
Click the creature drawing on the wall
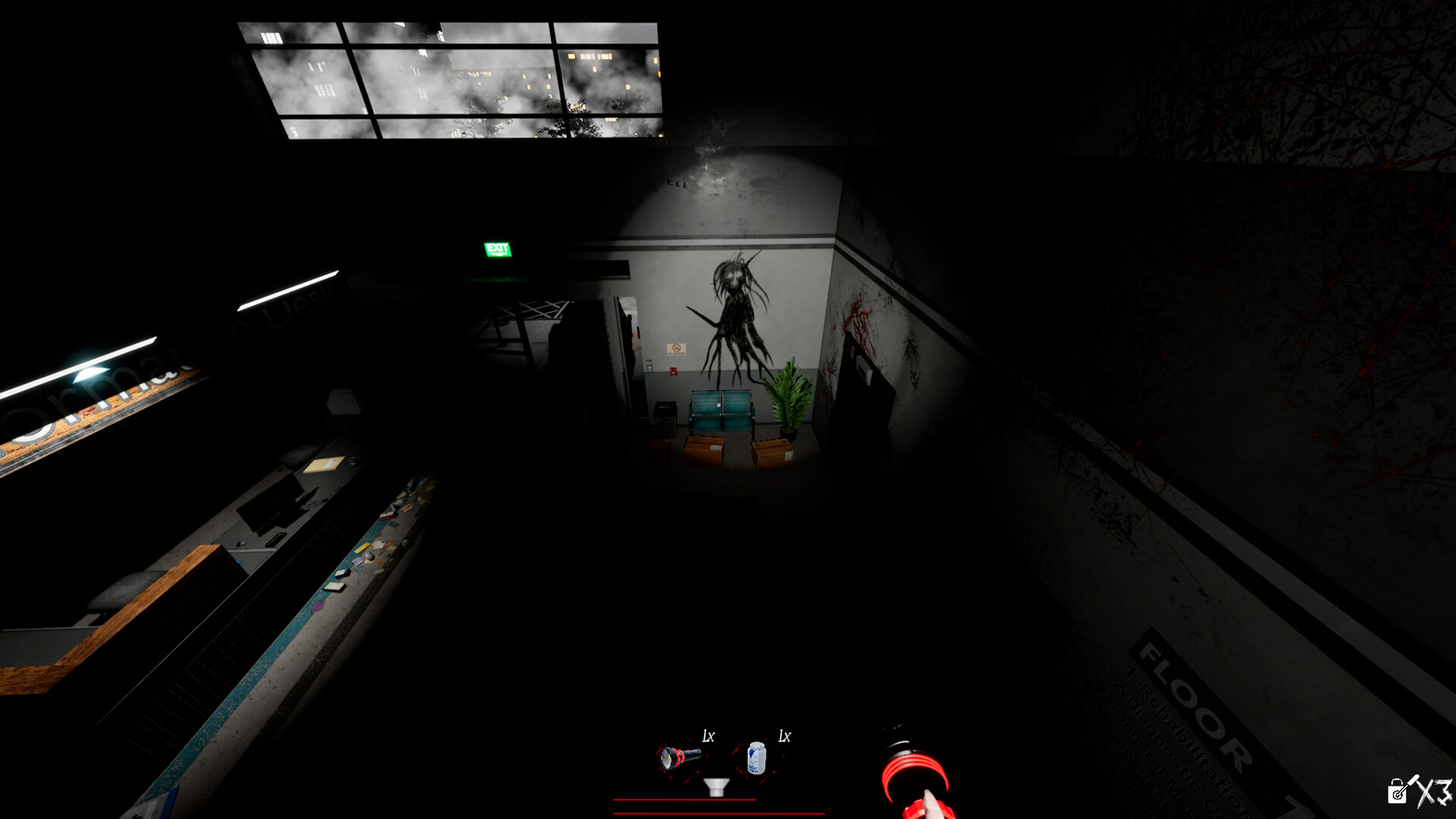(736, 311)
